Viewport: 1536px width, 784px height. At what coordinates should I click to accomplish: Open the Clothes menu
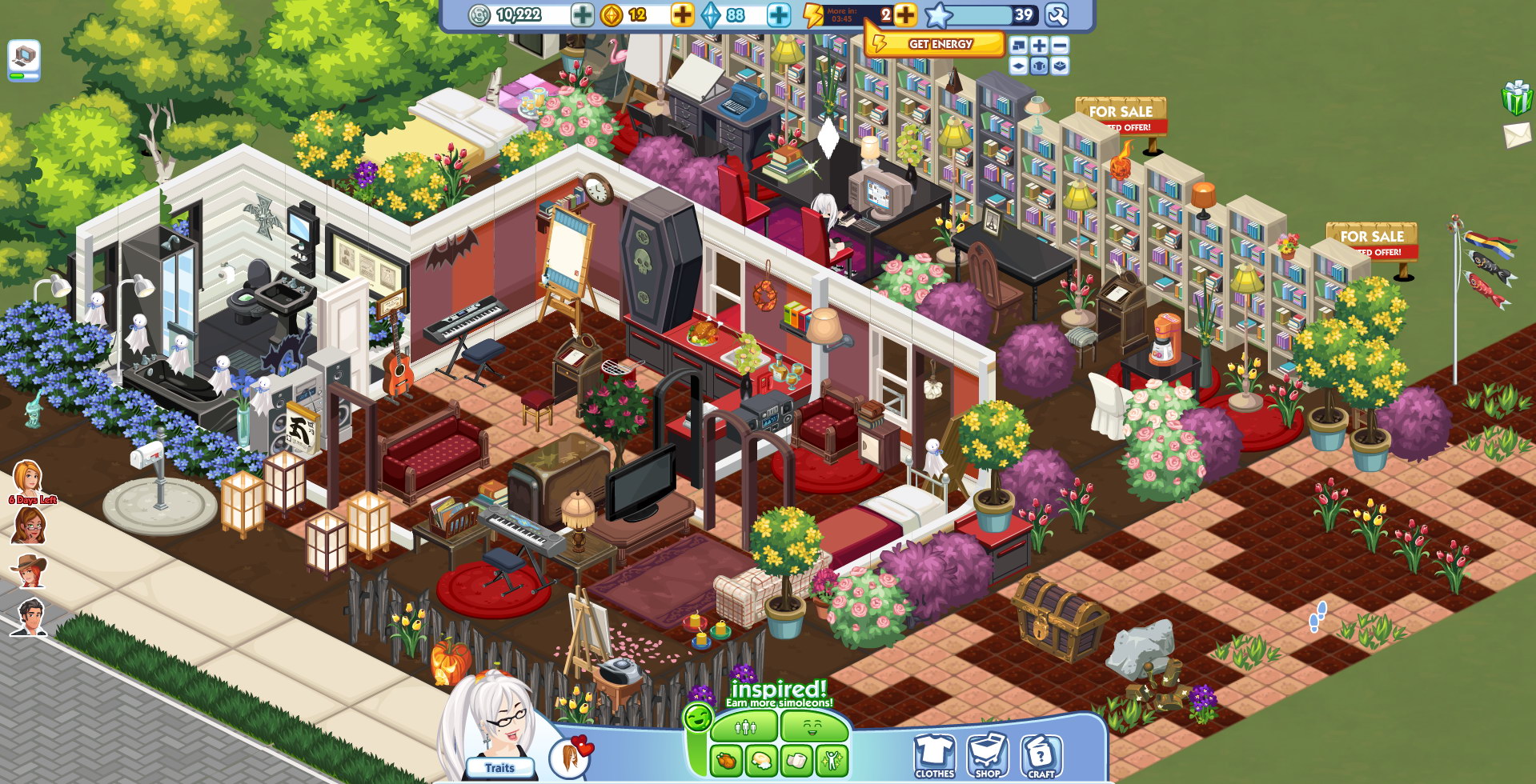click(934, 756)
